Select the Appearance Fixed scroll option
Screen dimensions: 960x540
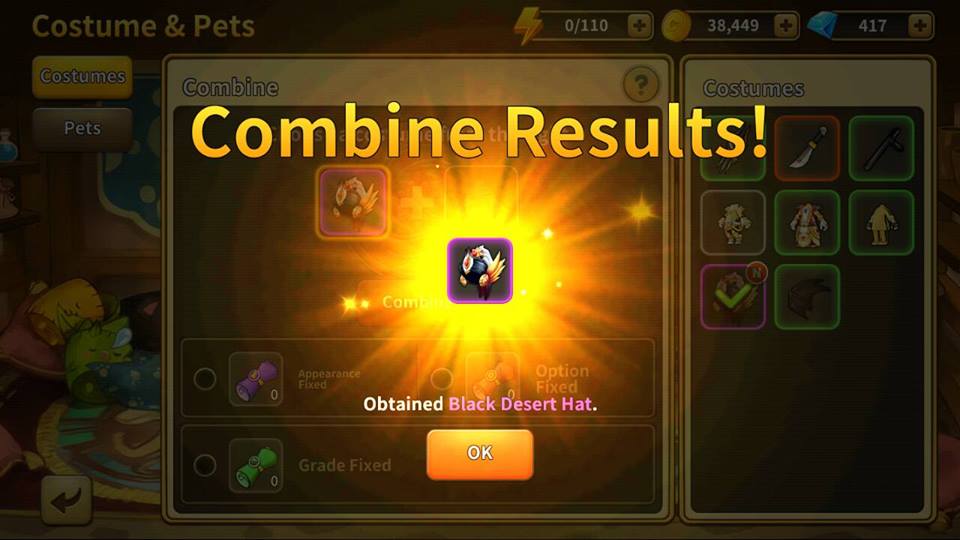tap(205, 379)
